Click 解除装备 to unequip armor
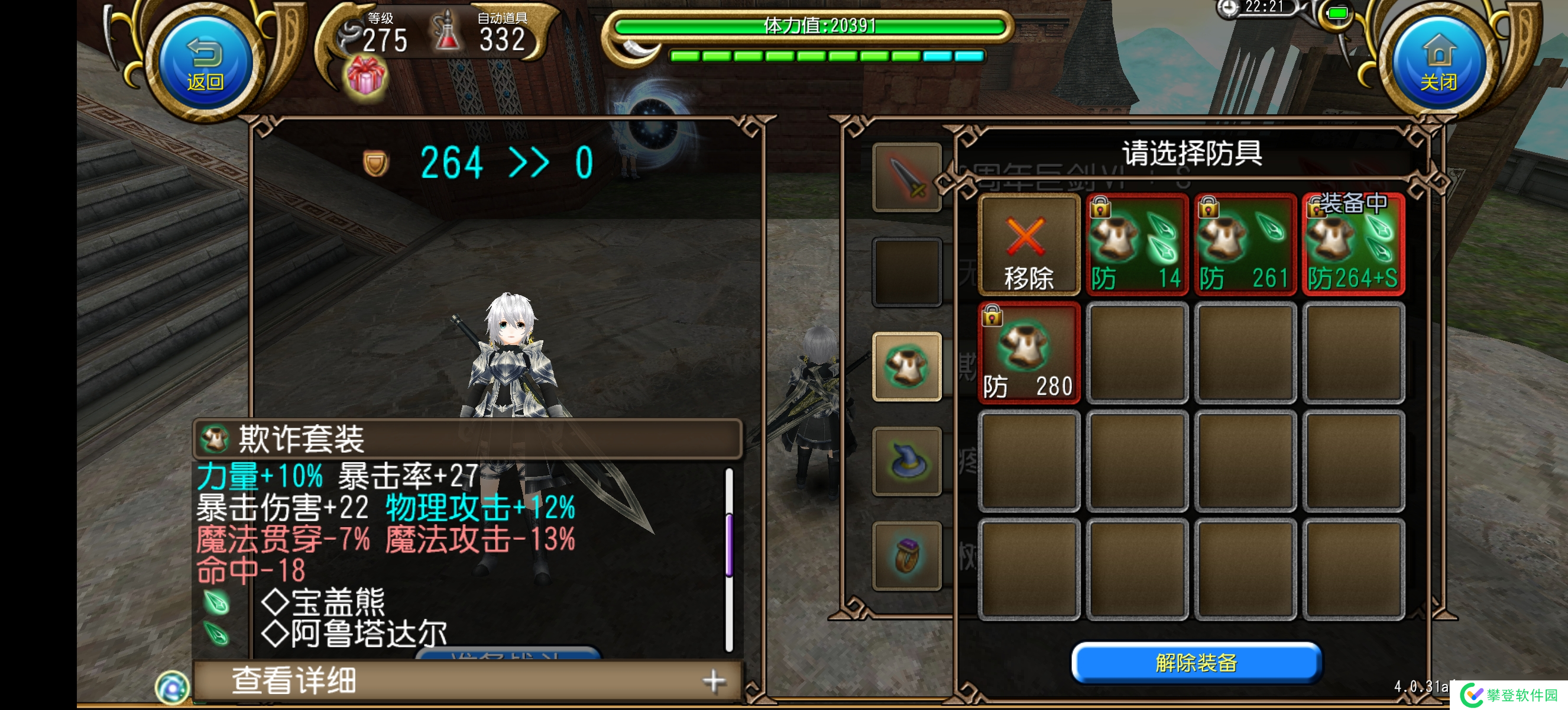1568x710 pixels. 1196,663
